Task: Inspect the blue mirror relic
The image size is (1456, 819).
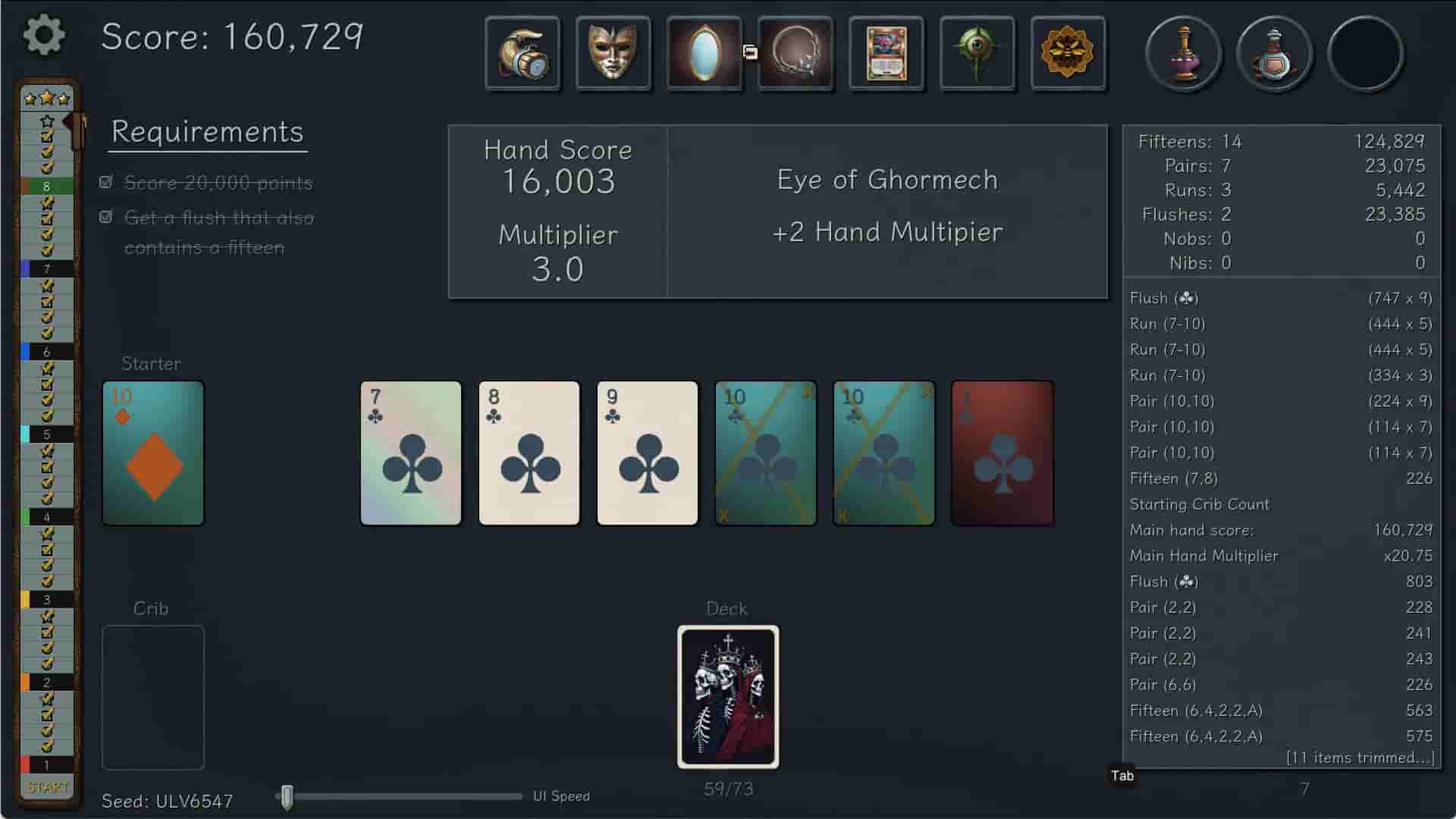Action: (704, 53)
